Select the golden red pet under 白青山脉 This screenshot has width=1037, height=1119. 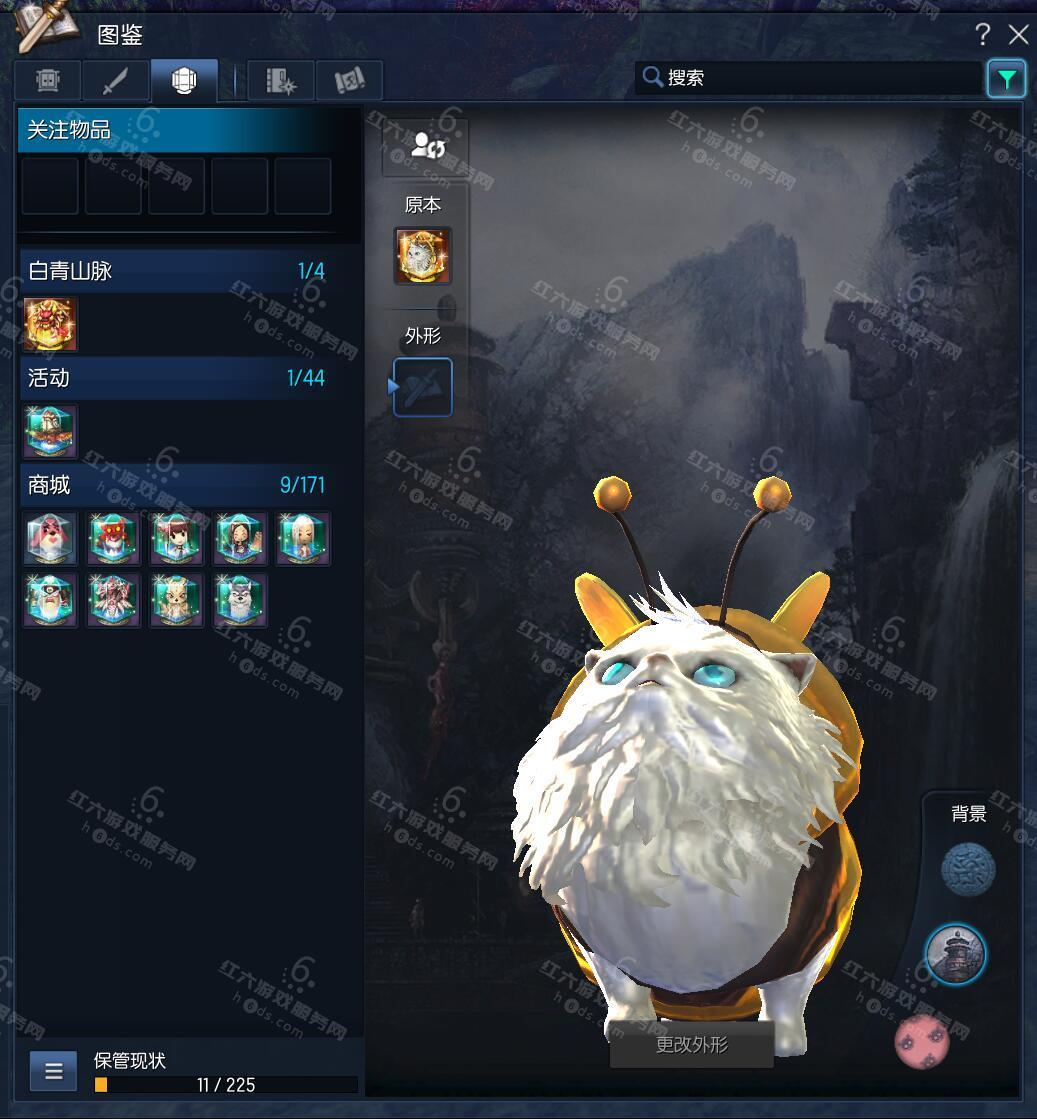pos(50,324)
